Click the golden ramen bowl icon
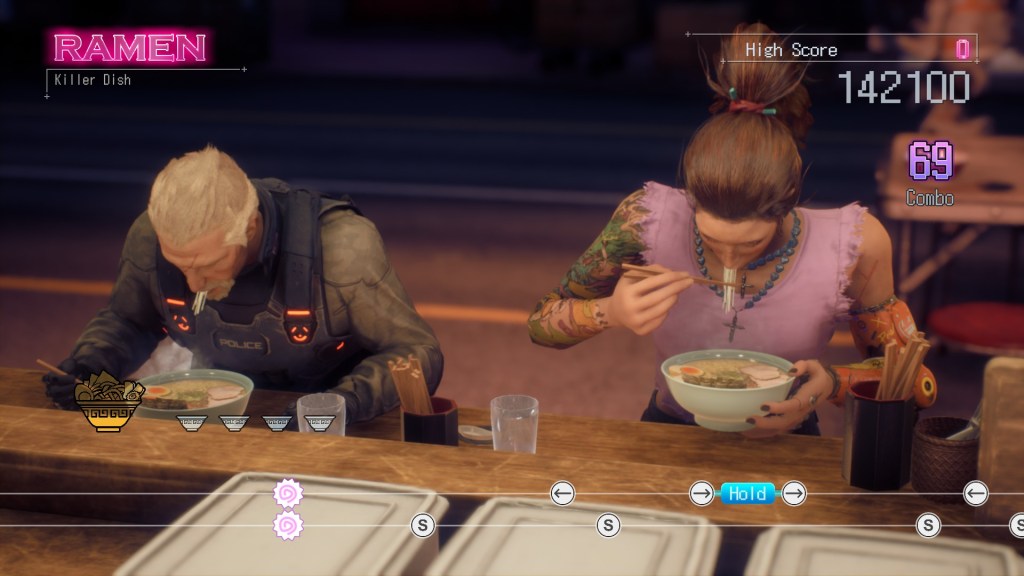Viewport: 1024px width, 576px height. click(109, 401)
